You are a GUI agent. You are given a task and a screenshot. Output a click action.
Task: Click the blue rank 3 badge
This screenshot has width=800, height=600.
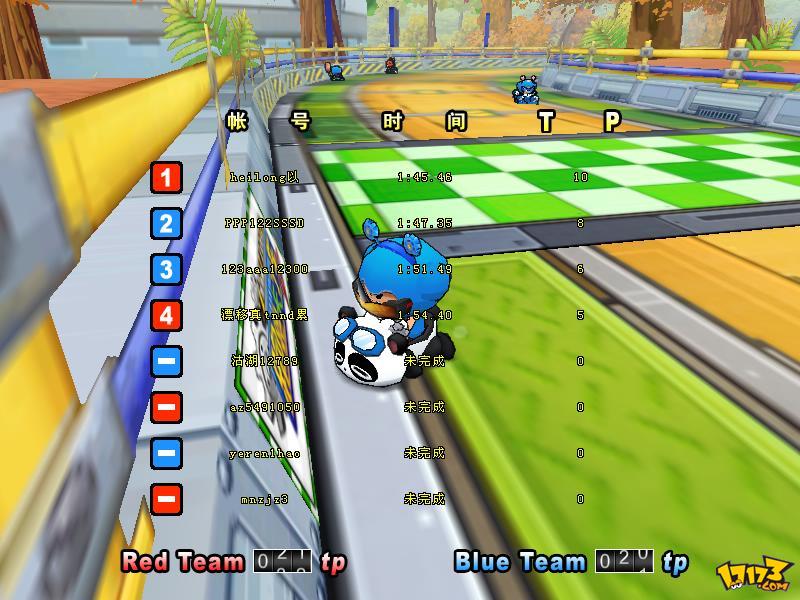166,269
